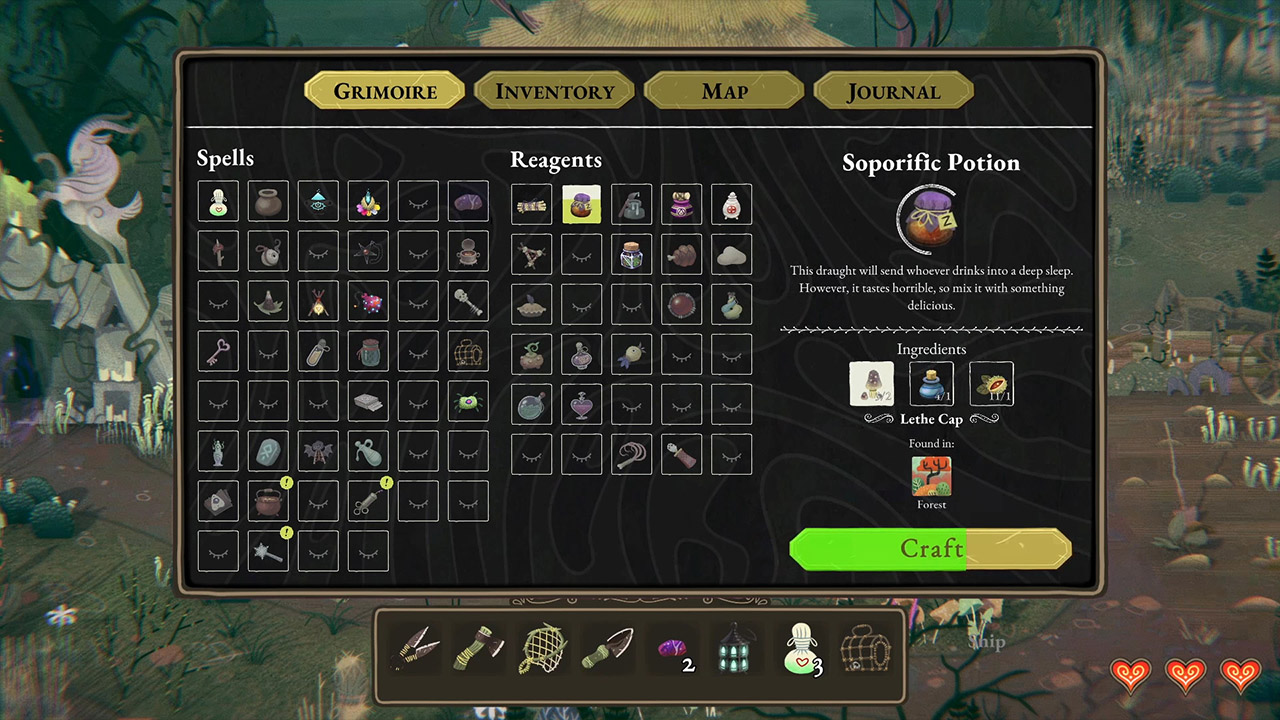The height and width of the screenshot is (720, 1280).
Task: Click the green spider spell icon
Action: pyautogui.click(x=468, y=403)
